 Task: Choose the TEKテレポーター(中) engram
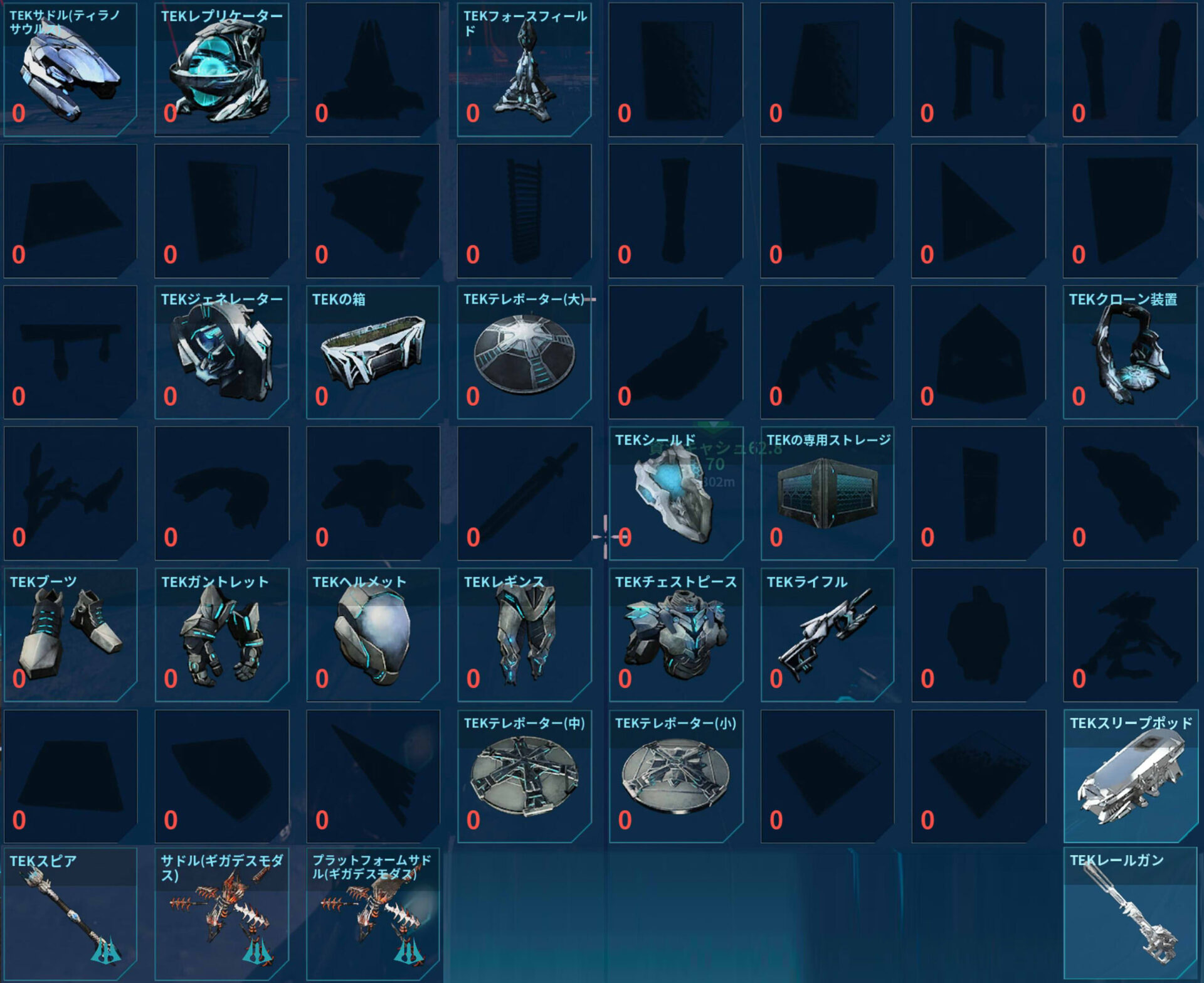coord(524,776)
